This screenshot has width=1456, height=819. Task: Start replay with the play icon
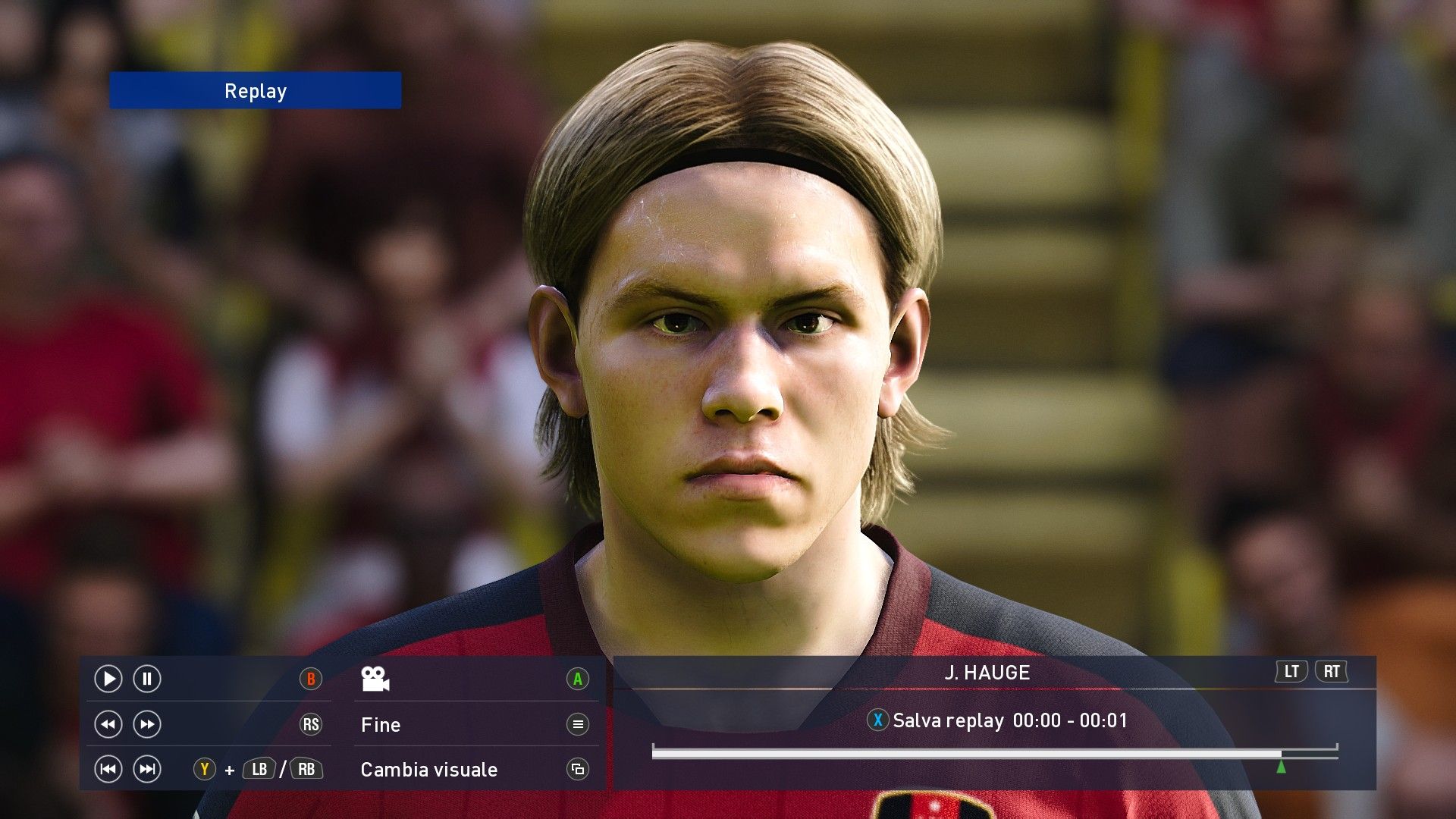point(108,679)
